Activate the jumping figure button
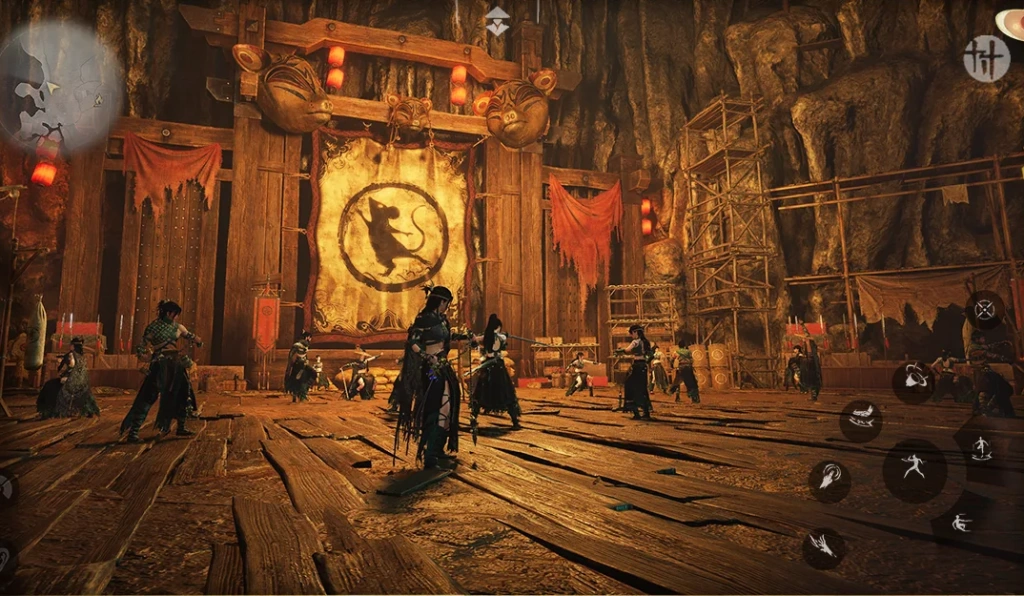Screen dimensions: 1024x596 click(980, 447)
